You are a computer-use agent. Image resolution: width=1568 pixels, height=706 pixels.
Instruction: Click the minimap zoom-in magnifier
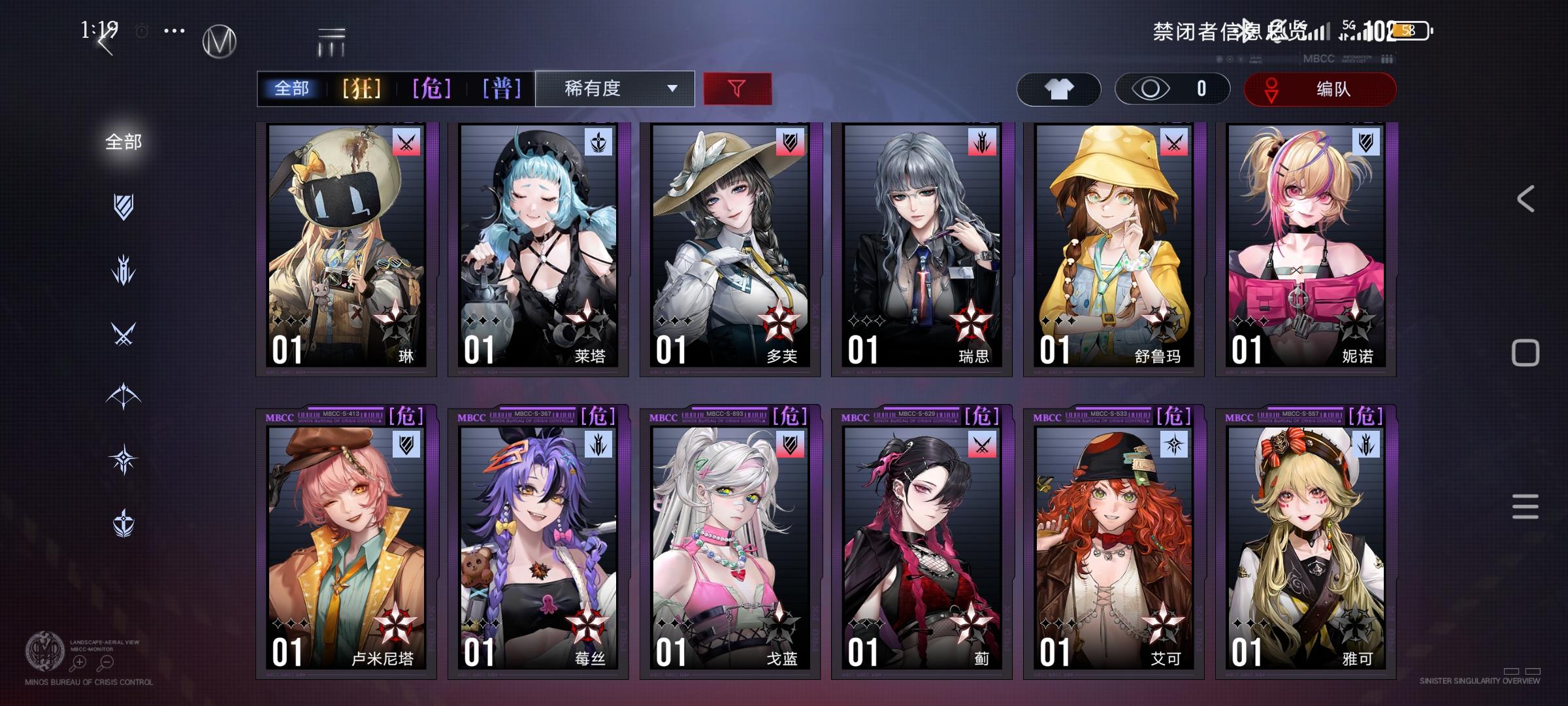80,662
